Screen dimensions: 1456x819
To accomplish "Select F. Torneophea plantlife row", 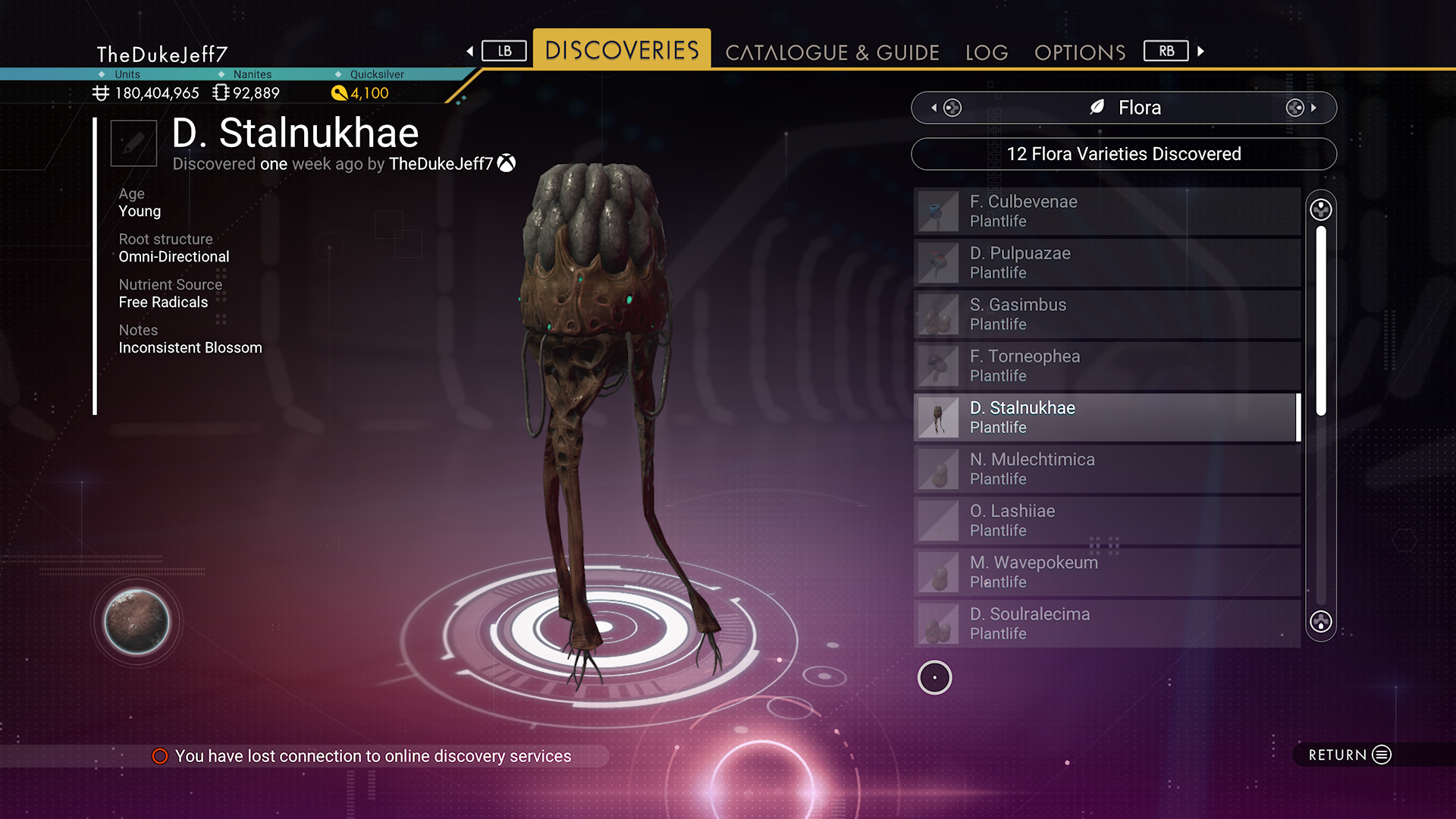I will click(1106, 366).
